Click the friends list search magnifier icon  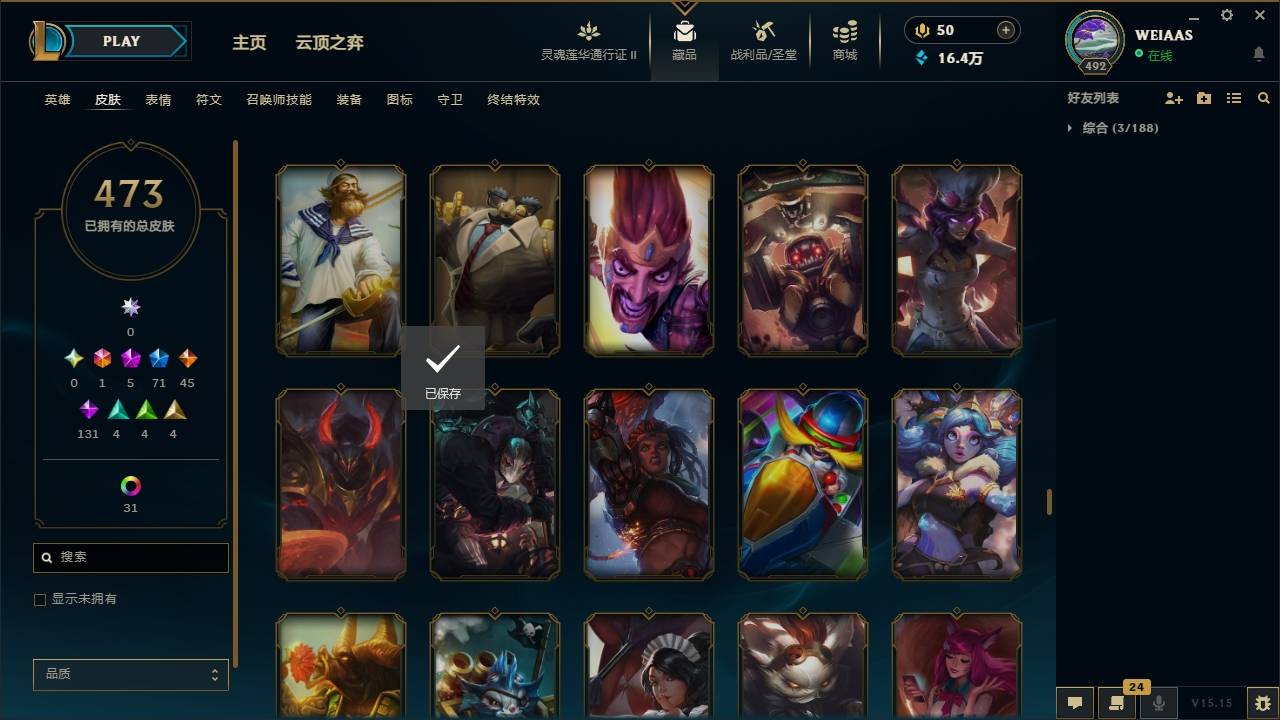pos(1264,98)
